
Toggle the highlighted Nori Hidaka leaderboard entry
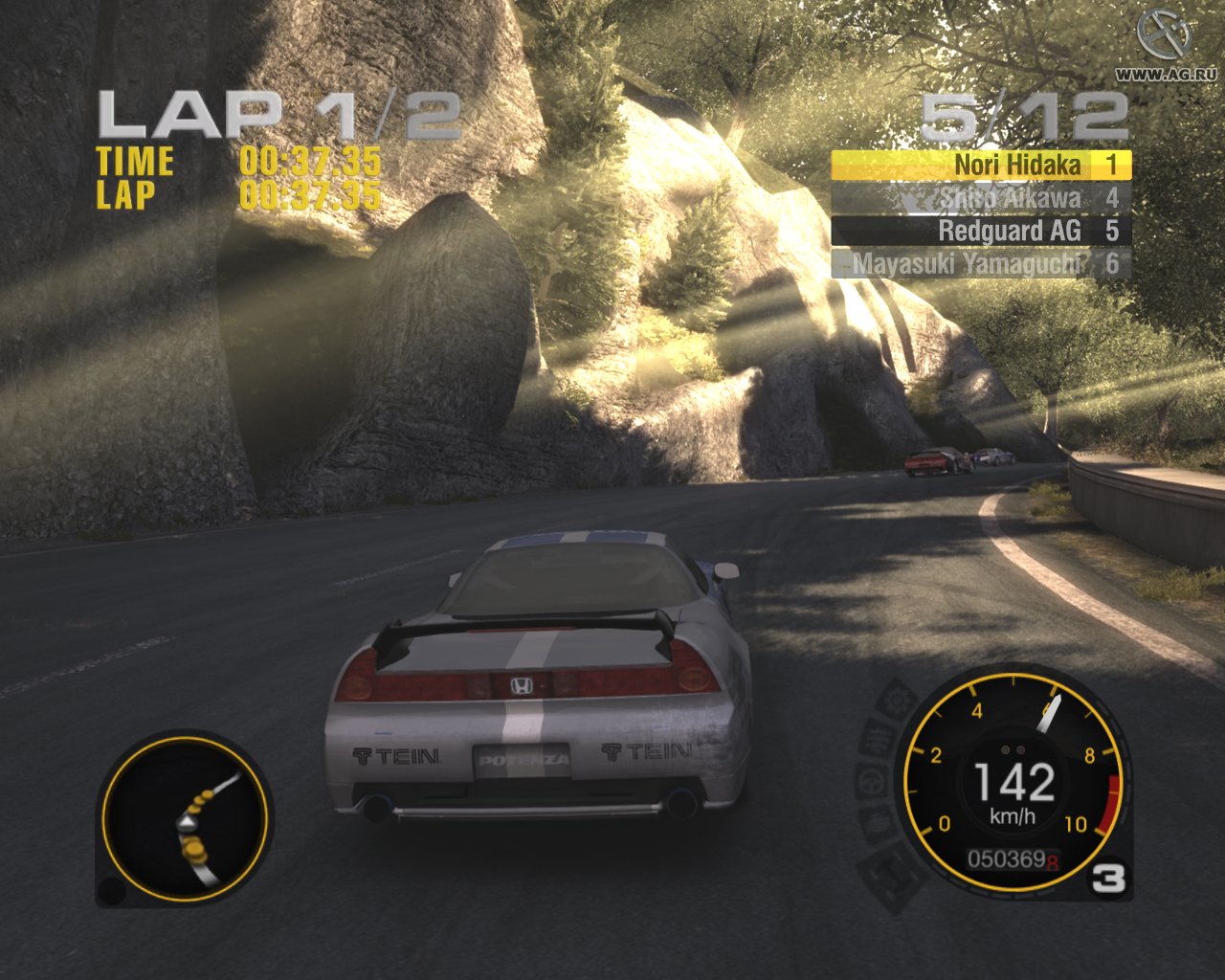[x=980, y=165]
